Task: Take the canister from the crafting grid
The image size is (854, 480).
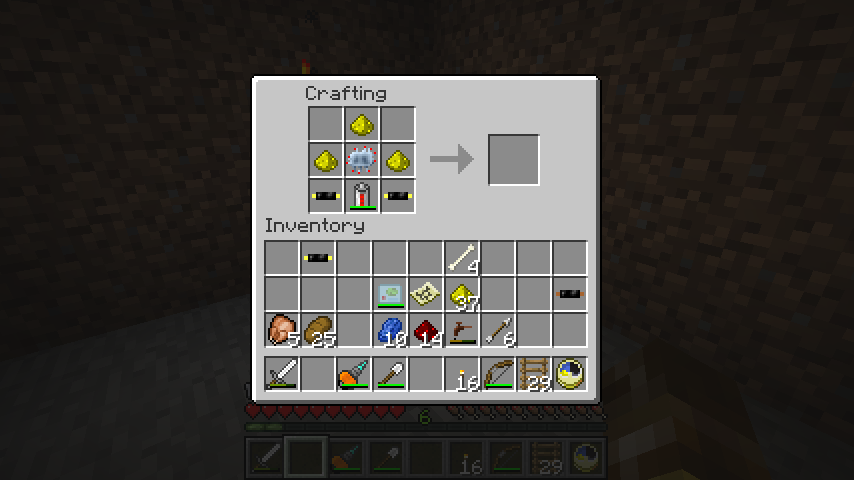Action: (x=361, y=196)
